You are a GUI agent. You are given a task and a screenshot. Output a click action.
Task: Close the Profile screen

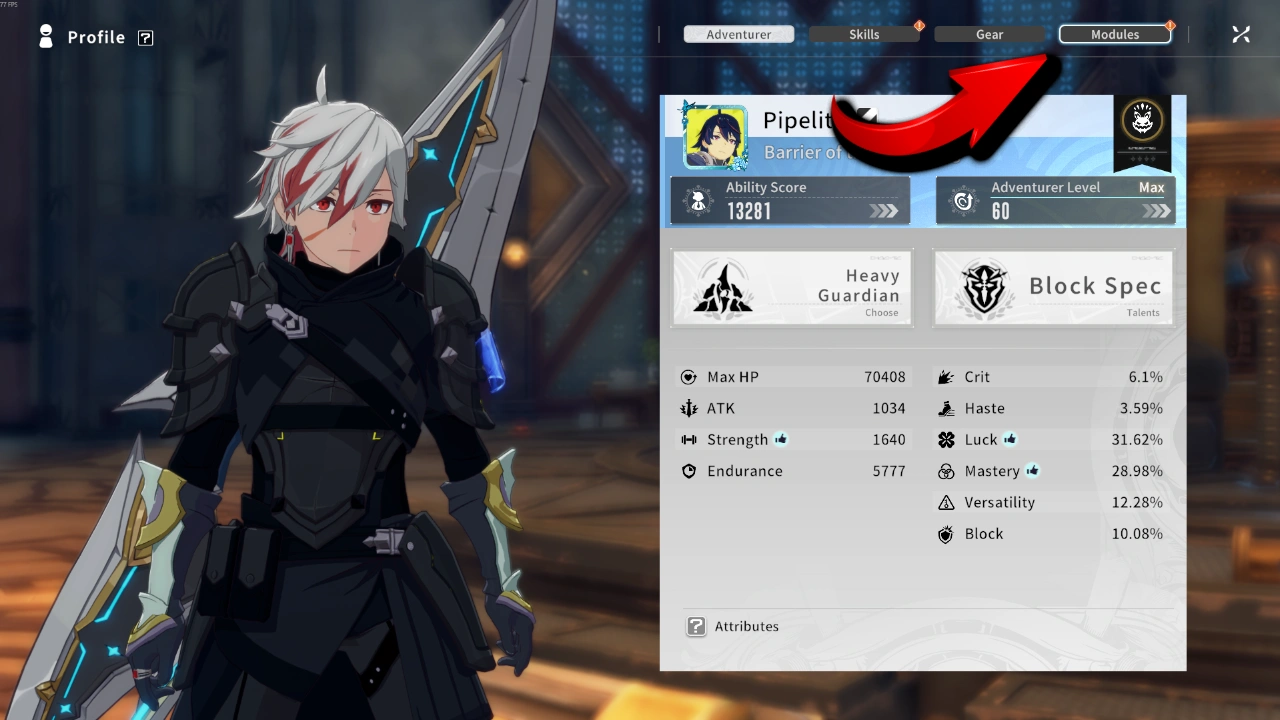1241,35
